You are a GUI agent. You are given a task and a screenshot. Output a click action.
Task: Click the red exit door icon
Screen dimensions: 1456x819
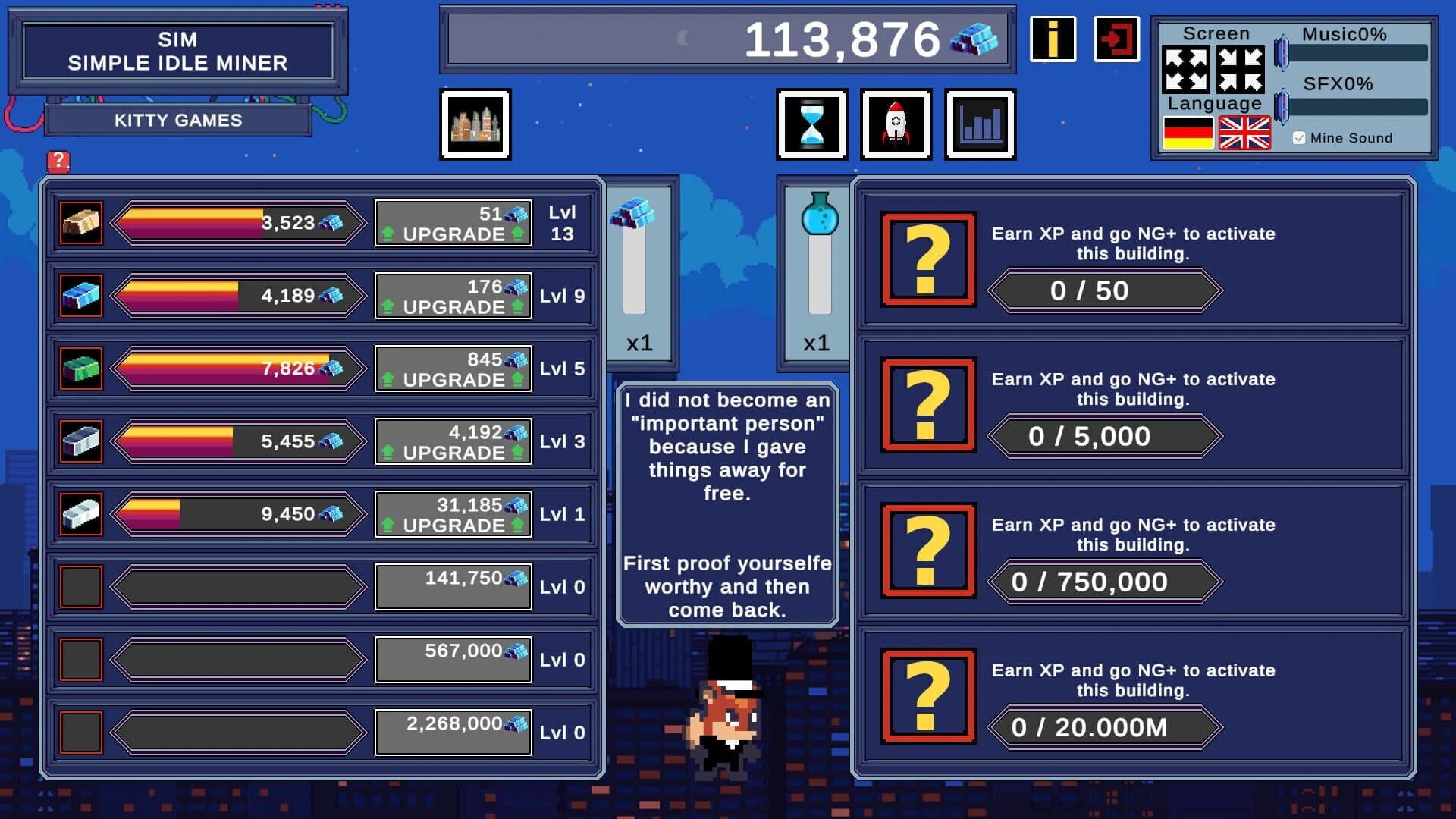[x=1115, y=39]
